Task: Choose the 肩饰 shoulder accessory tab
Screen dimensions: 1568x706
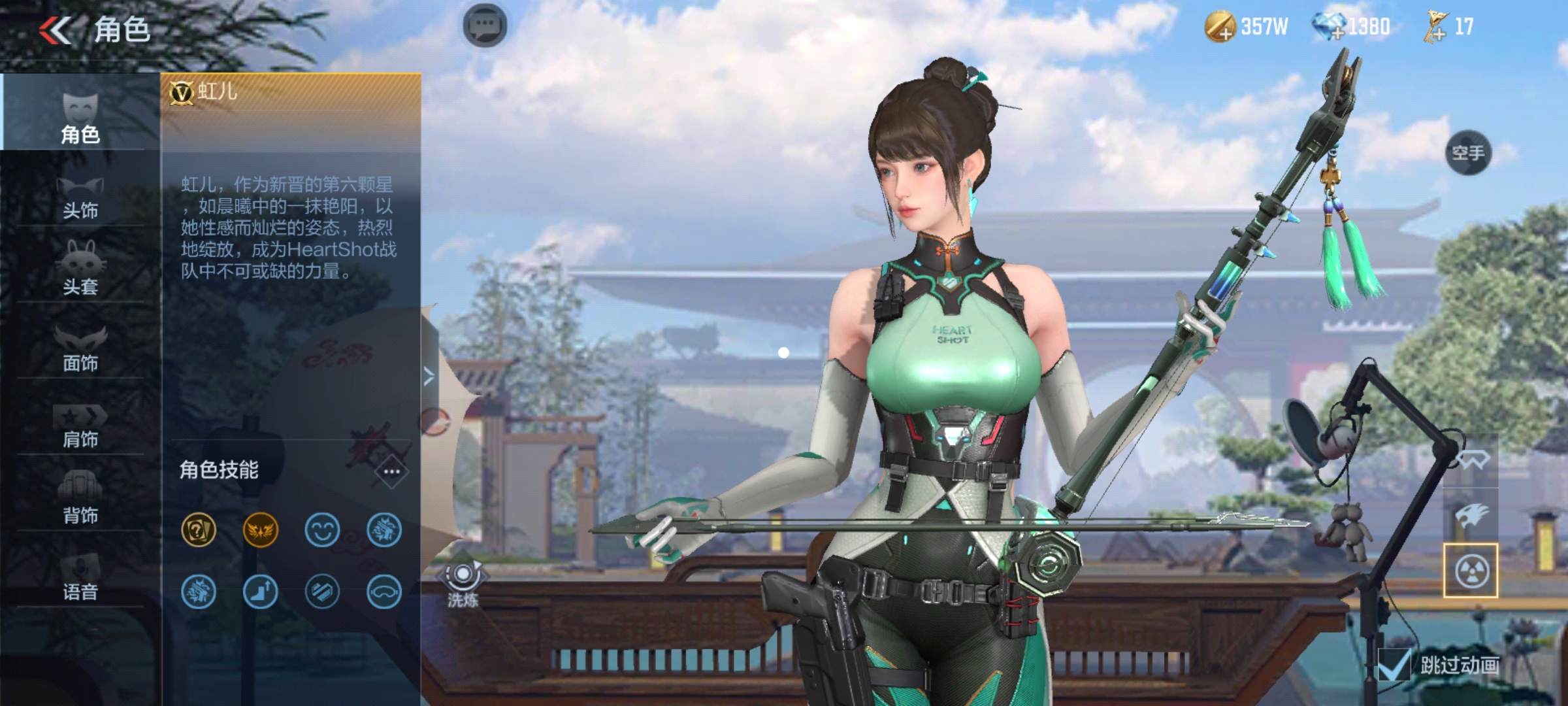Action: point(80,425)
